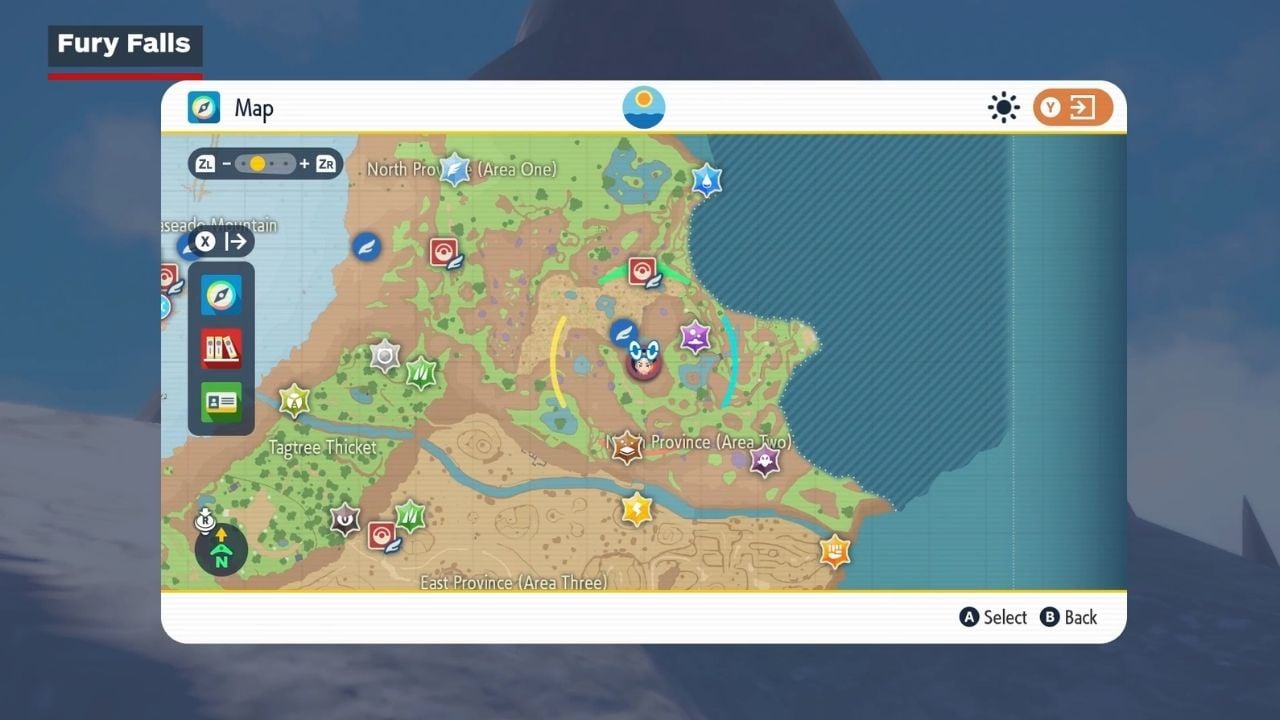Screen dimensions: 1280x720
Task: Close the map with the orange exit button
Action: point(1073,107)
